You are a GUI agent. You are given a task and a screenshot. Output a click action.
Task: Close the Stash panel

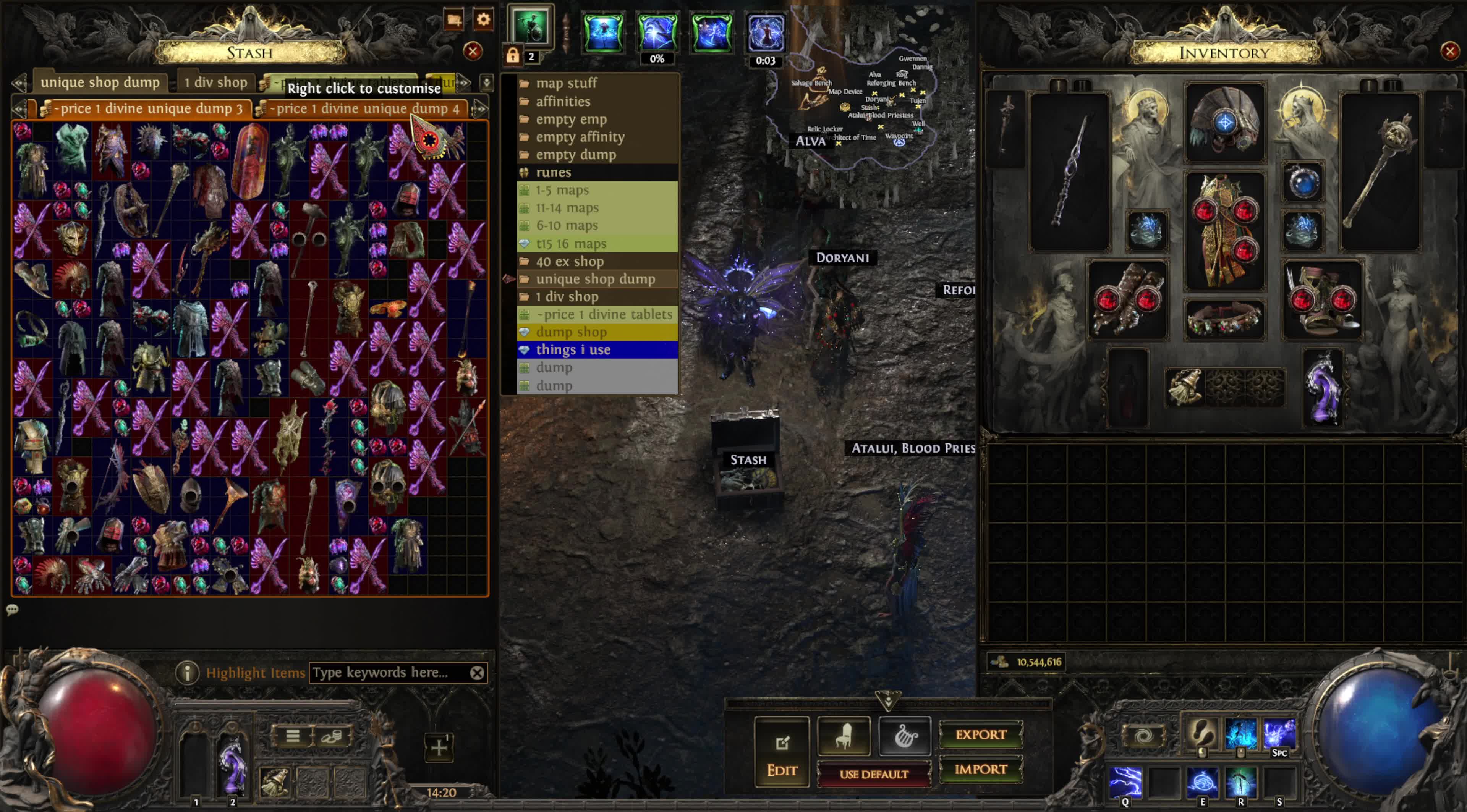click(472, 52)
